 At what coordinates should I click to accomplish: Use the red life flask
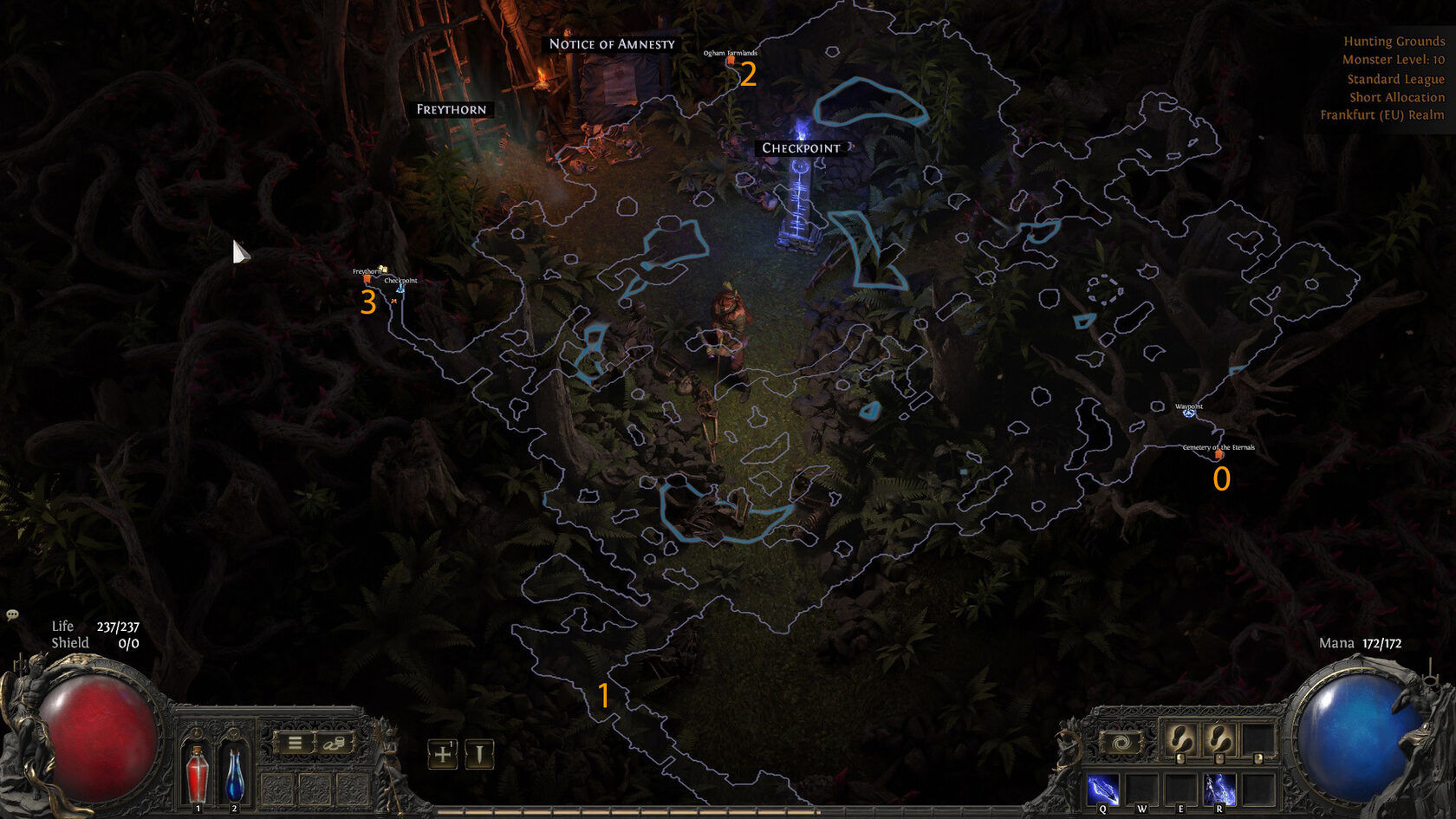198,774
